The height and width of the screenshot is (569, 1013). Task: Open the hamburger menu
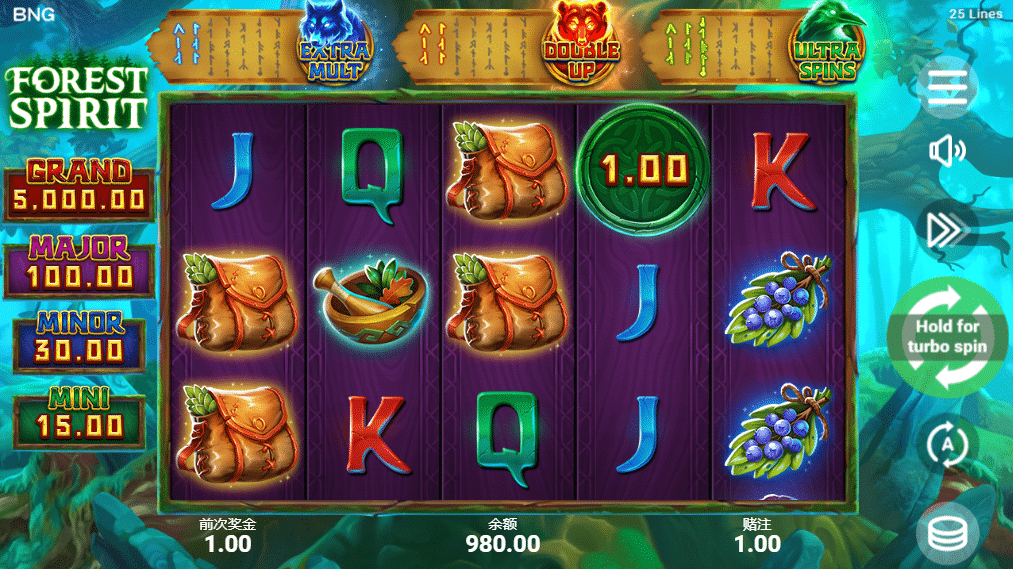pyautogui.click(x=947, y=87)
